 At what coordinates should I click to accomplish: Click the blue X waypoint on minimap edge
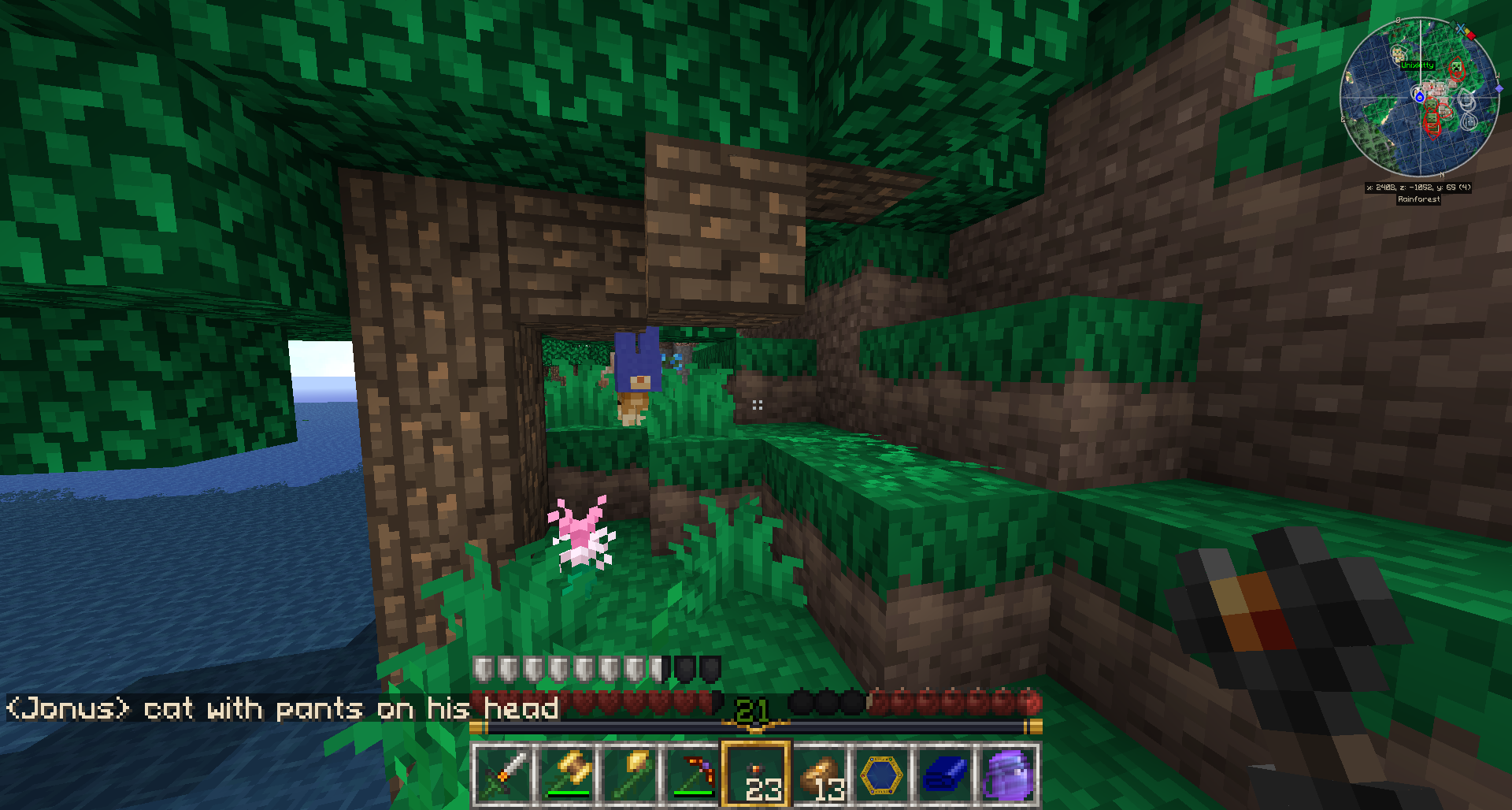(1461, 29)
